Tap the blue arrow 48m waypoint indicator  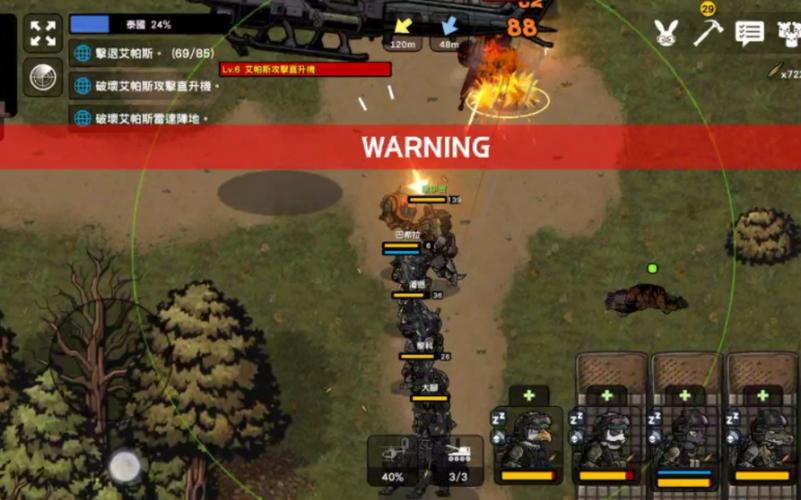click(449, 32)
